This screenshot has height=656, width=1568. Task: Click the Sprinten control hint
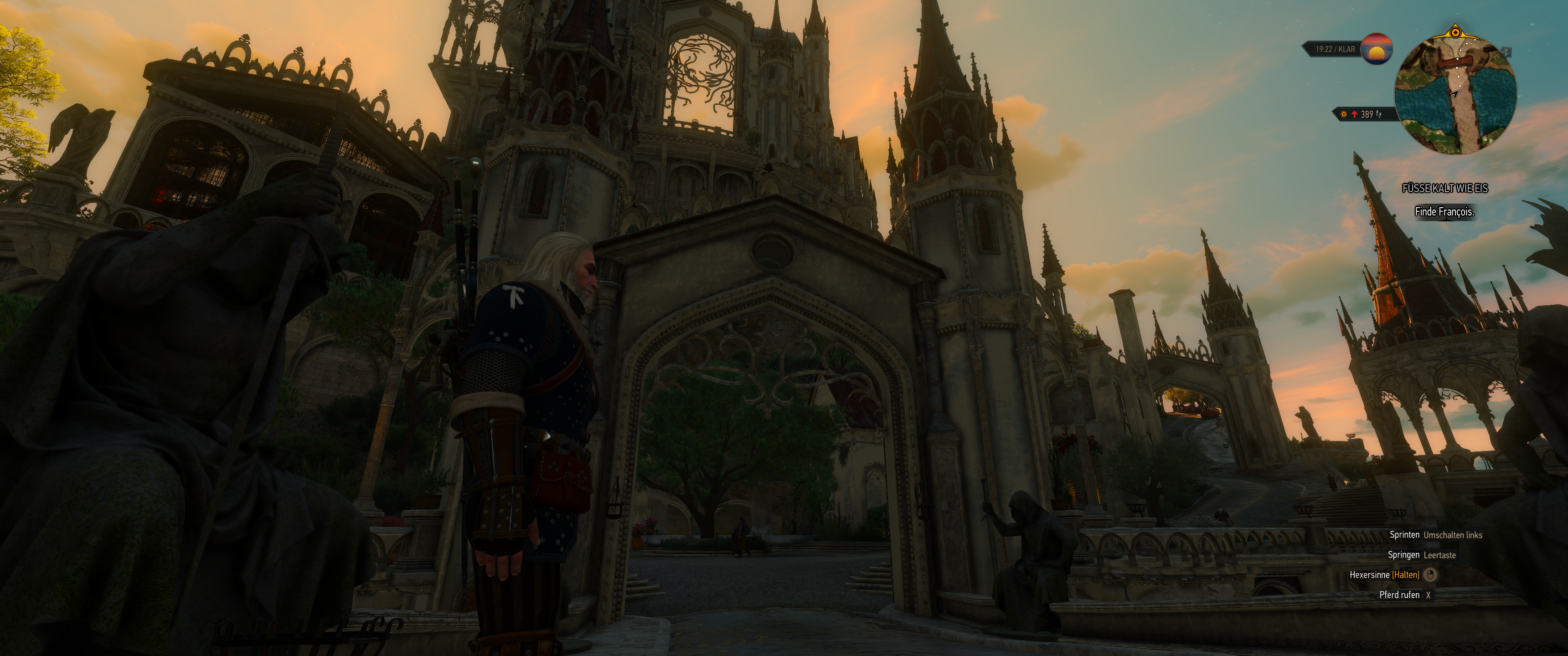[1405, 536]
